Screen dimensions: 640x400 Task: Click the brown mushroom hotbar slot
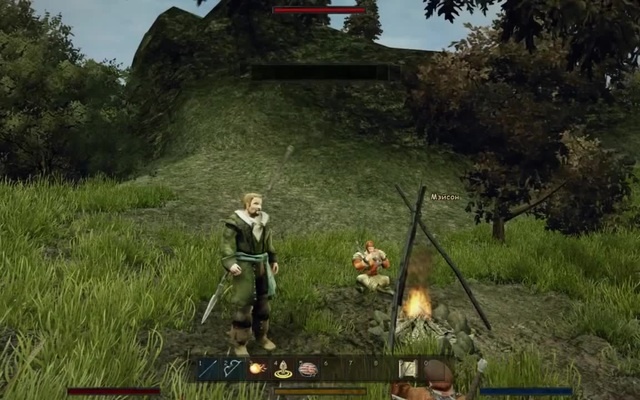[x=437, y=371]
